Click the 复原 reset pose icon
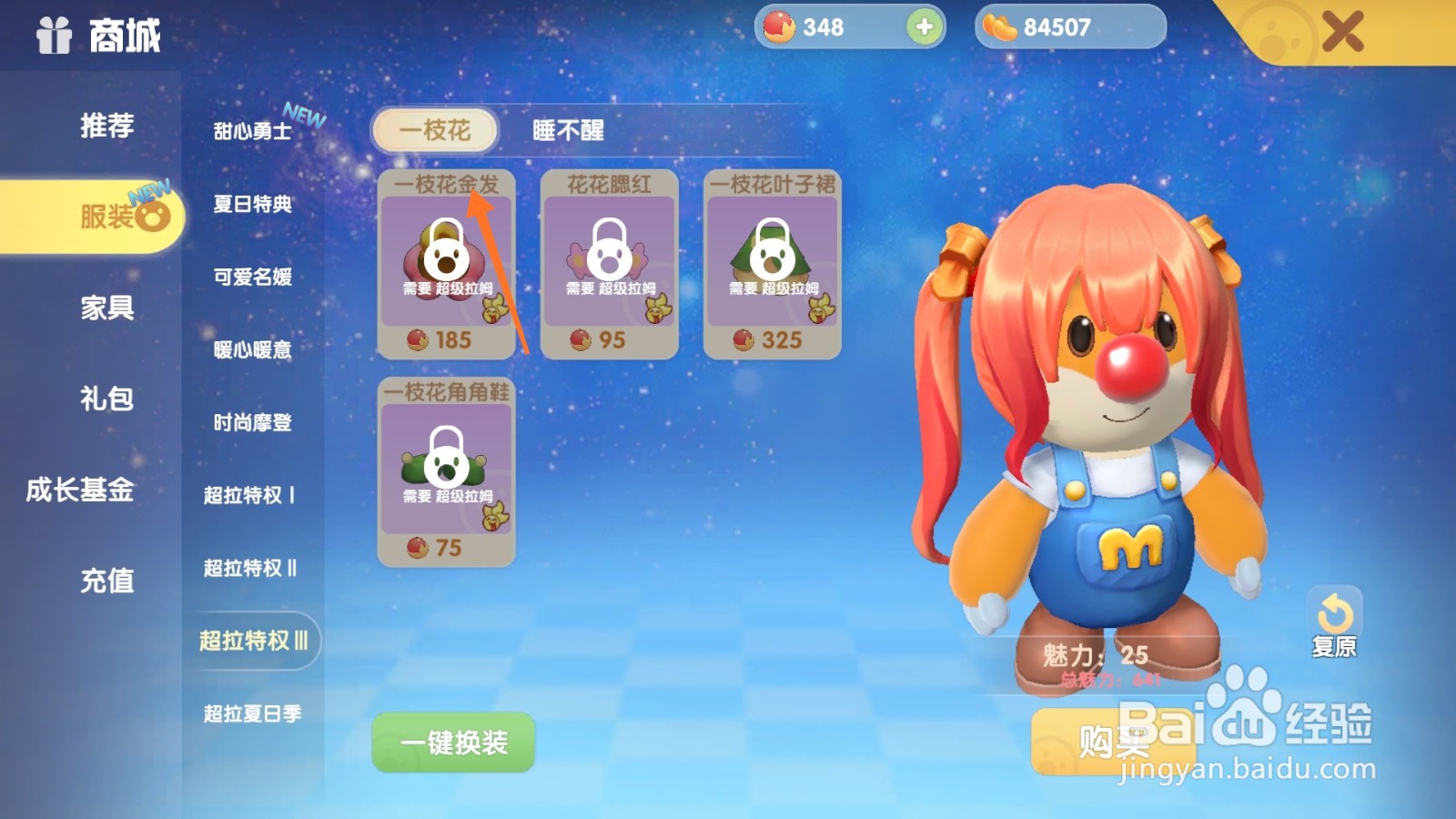Screen dimensions: 1456x819 pos(1335,612)
